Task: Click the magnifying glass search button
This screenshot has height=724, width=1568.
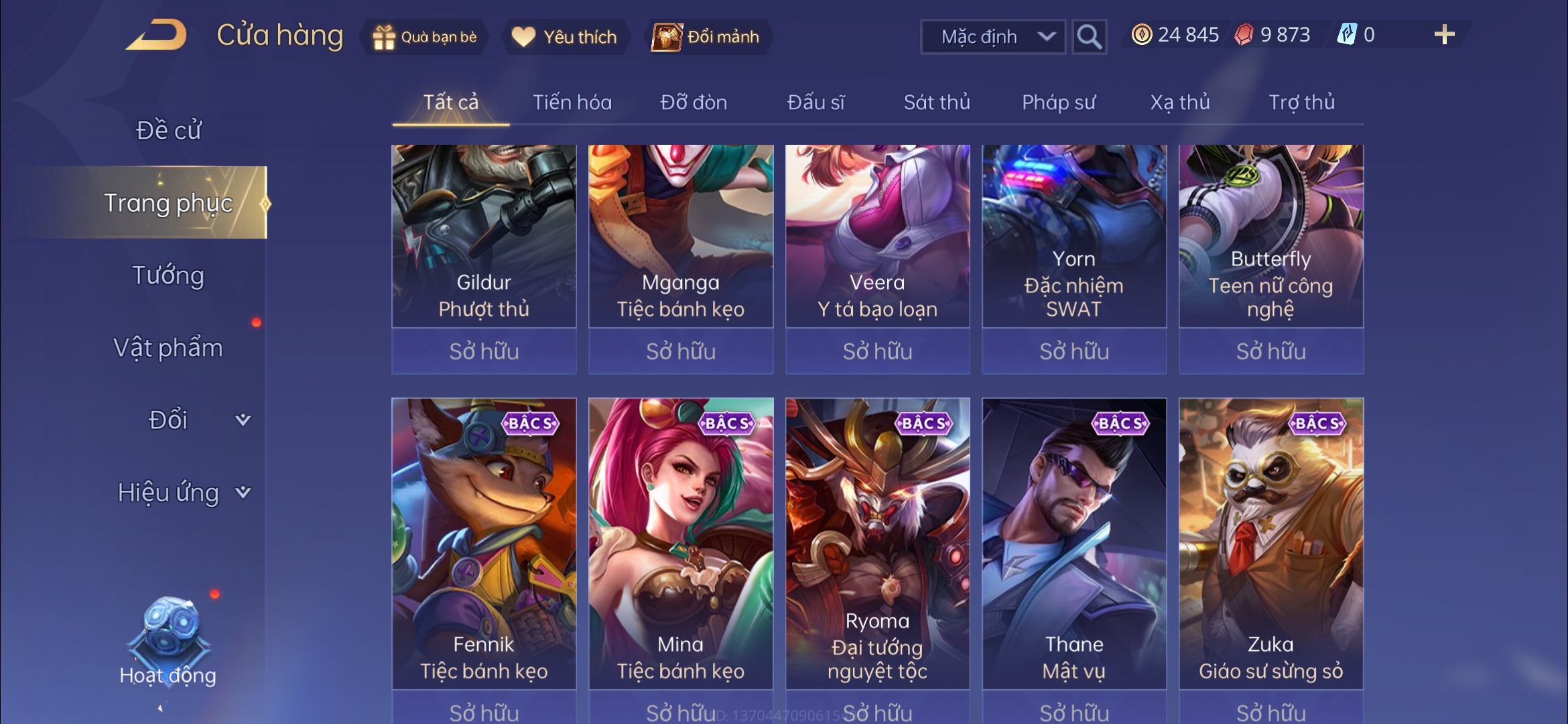Action: [1089, 37]
